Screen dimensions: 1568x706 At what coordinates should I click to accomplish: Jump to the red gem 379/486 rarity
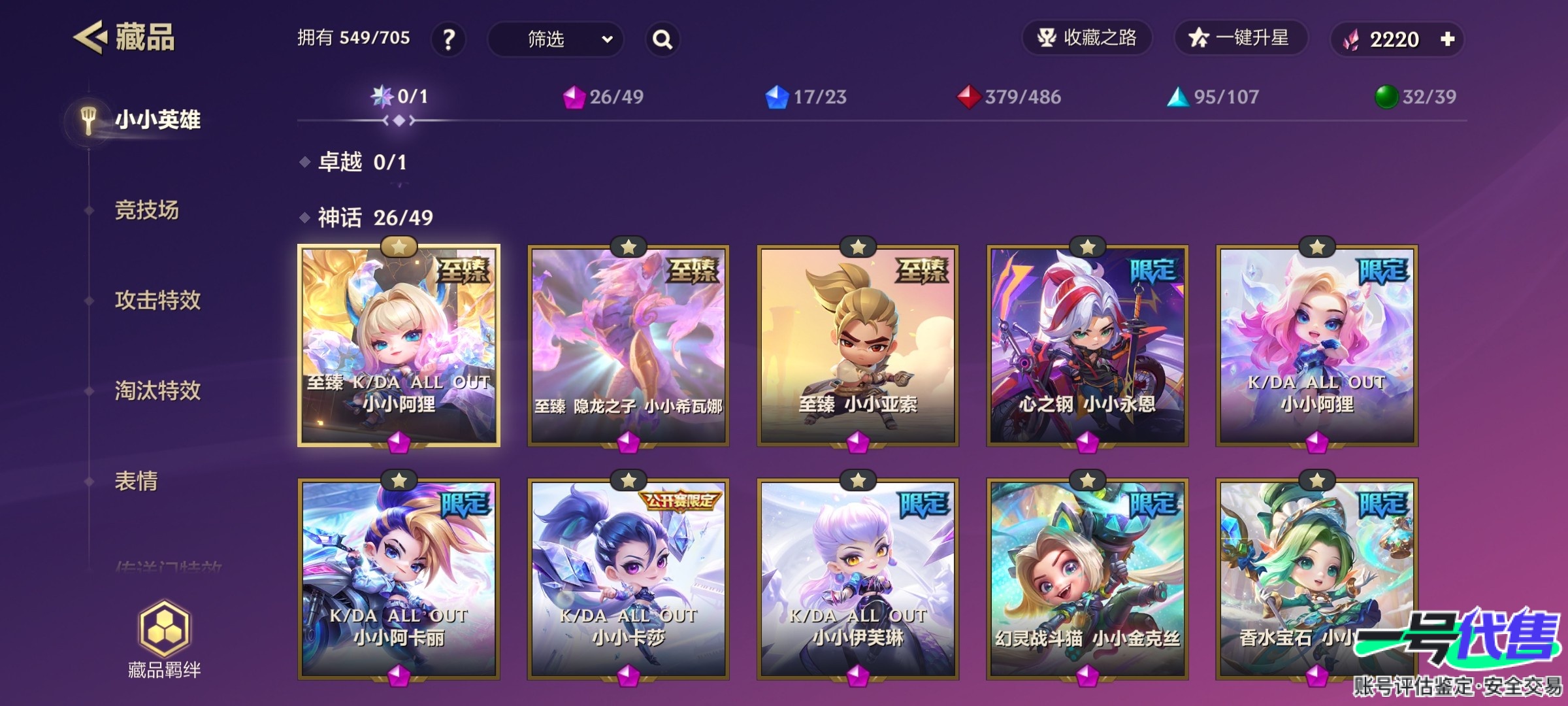1009,97
